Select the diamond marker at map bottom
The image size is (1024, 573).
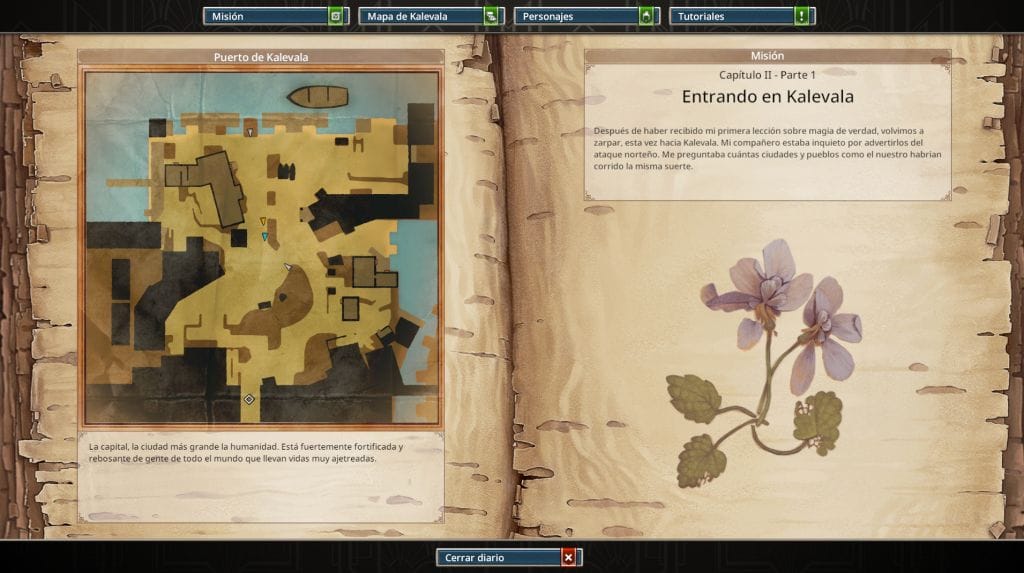tap(249, 399)
